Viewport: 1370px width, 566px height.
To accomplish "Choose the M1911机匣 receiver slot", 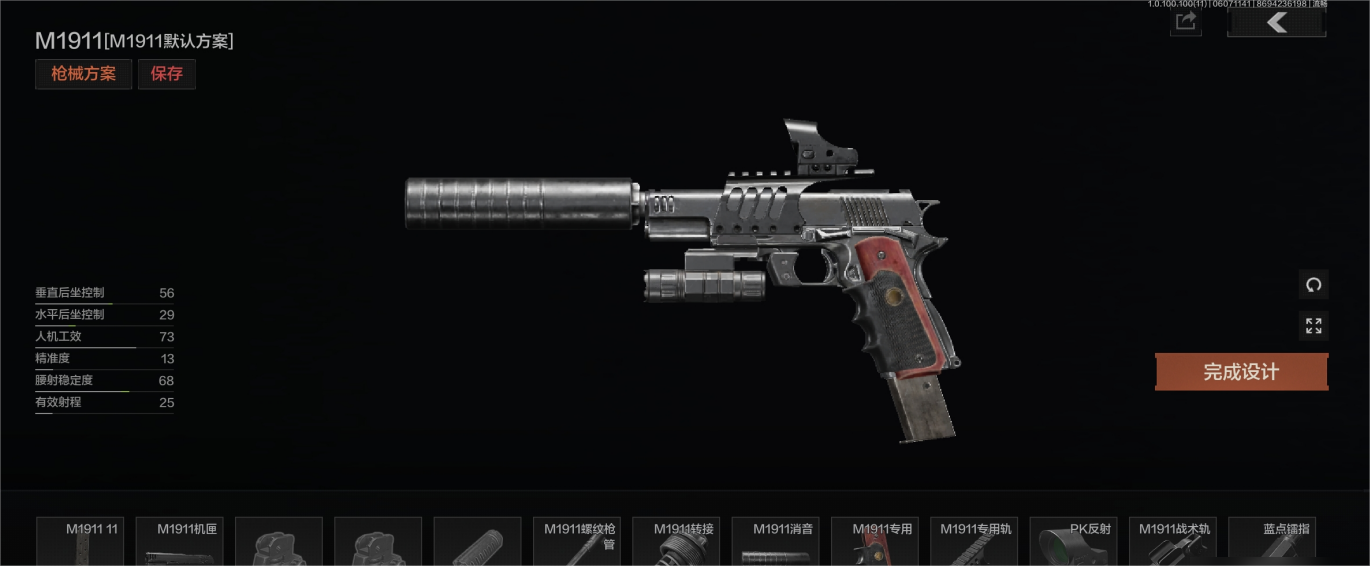I will point(179,542).
